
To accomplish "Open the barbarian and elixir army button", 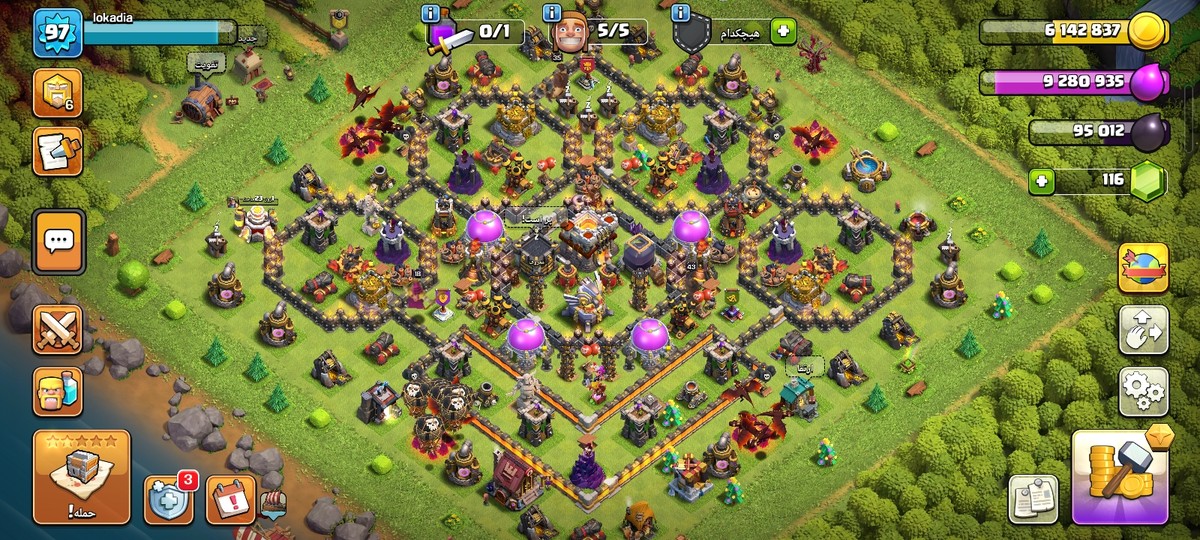I will tap(58, 391).
